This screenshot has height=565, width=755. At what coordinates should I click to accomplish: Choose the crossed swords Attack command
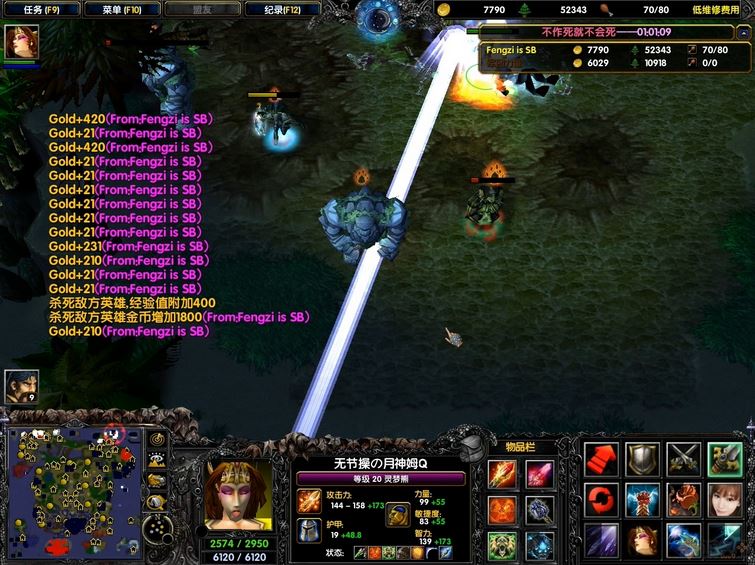coord(684,459)
